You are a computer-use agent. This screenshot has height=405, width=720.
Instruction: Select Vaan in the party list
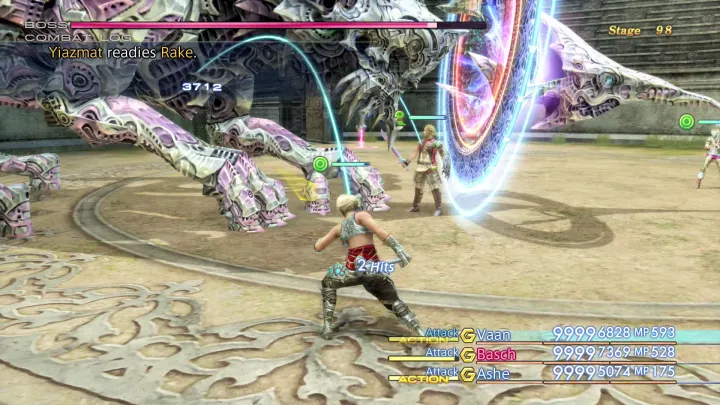(493, 334)
